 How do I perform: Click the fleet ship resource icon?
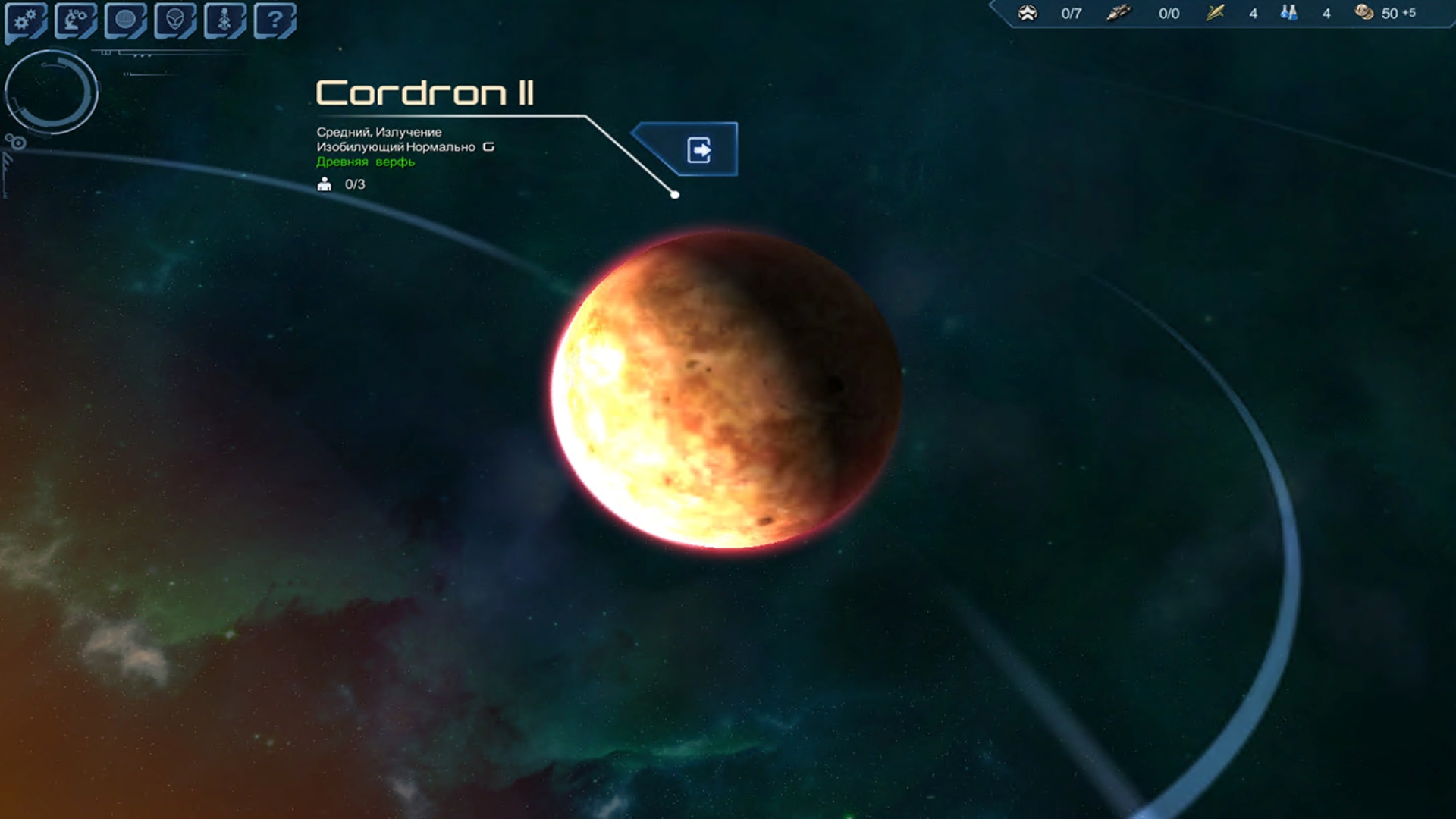tap(1118, 13)
